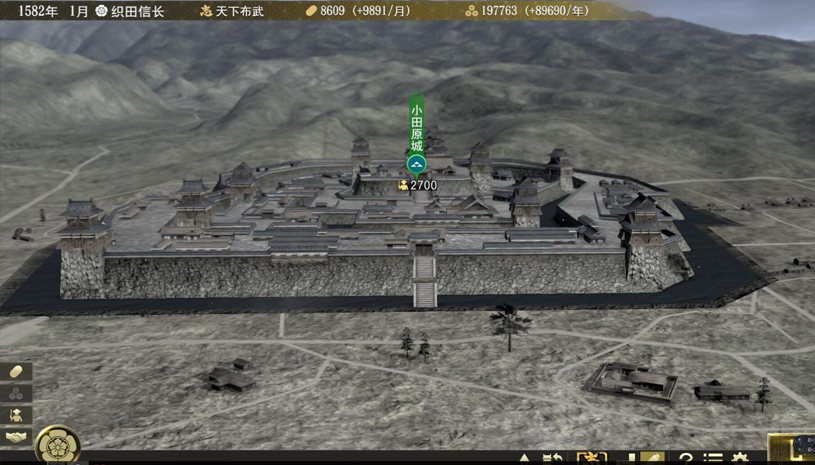
Task: Open the peasant figure domestic panel
Action: point(16,415)
